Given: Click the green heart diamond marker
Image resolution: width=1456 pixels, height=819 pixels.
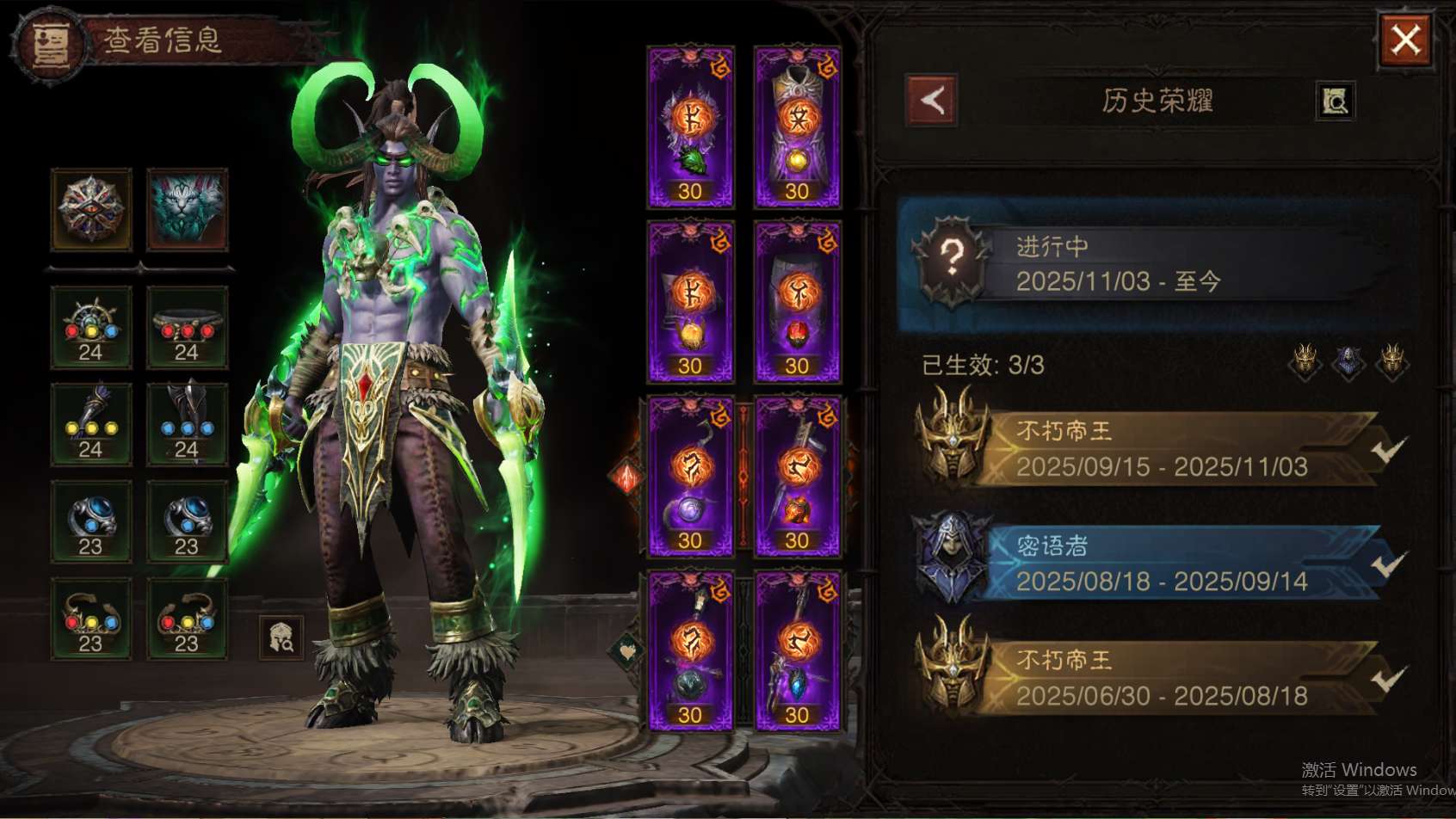Looking at the screenshot, I should [x=627, y=650].
